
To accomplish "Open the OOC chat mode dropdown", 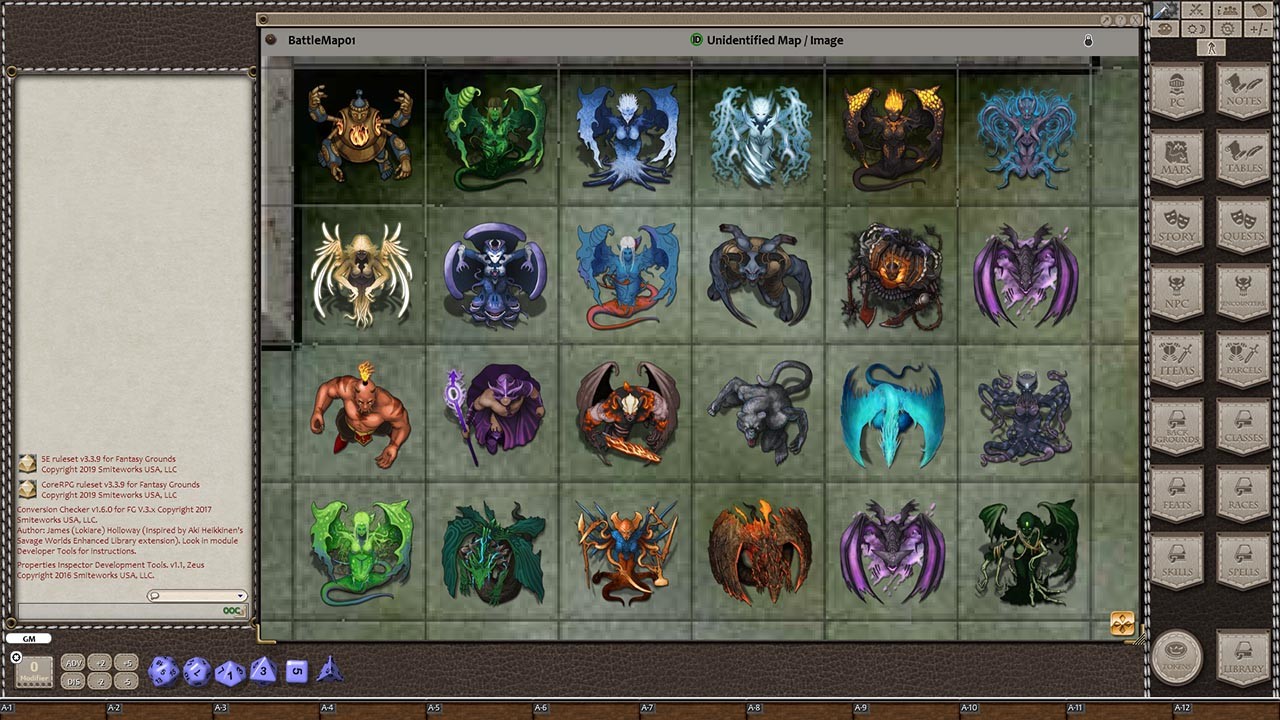I will pyautogui.click(x=232, y=608).
